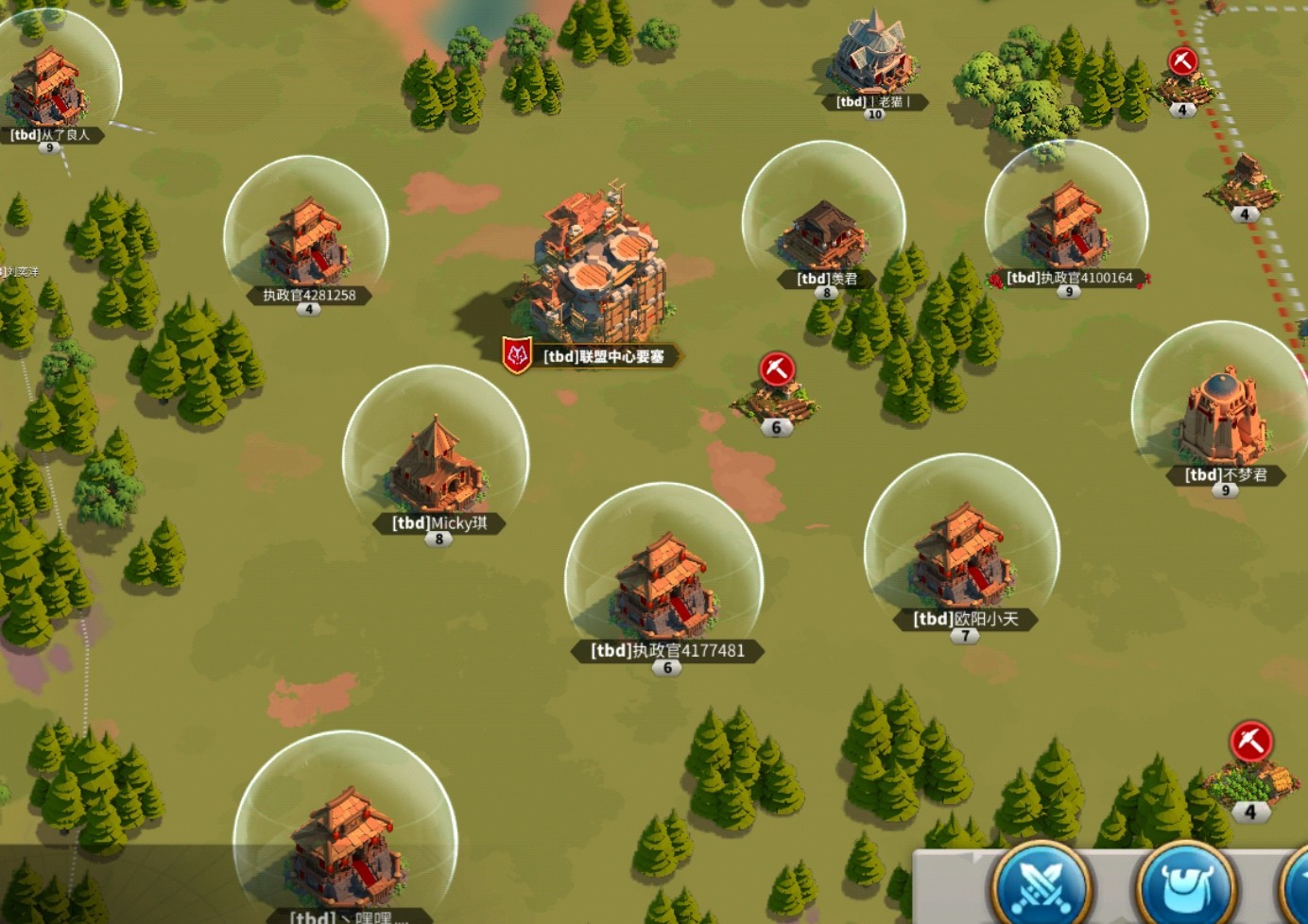Image resolution: width=1308 pixels, height=924 pixels.
Task: Choose the [tbd]不梦君 city nameplate
Action: click(1226, 475)
